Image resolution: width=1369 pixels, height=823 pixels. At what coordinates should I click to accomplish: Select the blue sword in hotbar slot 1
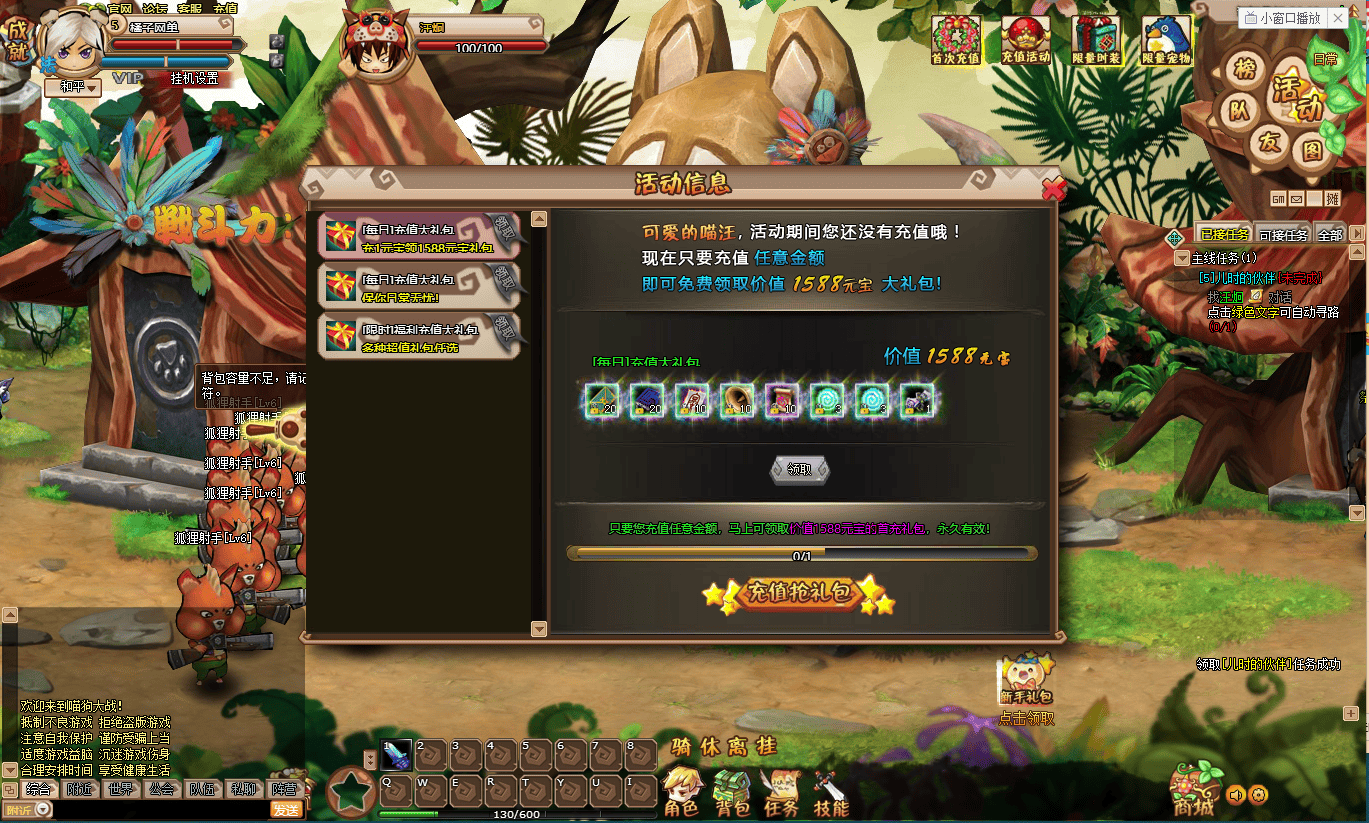(x=397, y=755)
